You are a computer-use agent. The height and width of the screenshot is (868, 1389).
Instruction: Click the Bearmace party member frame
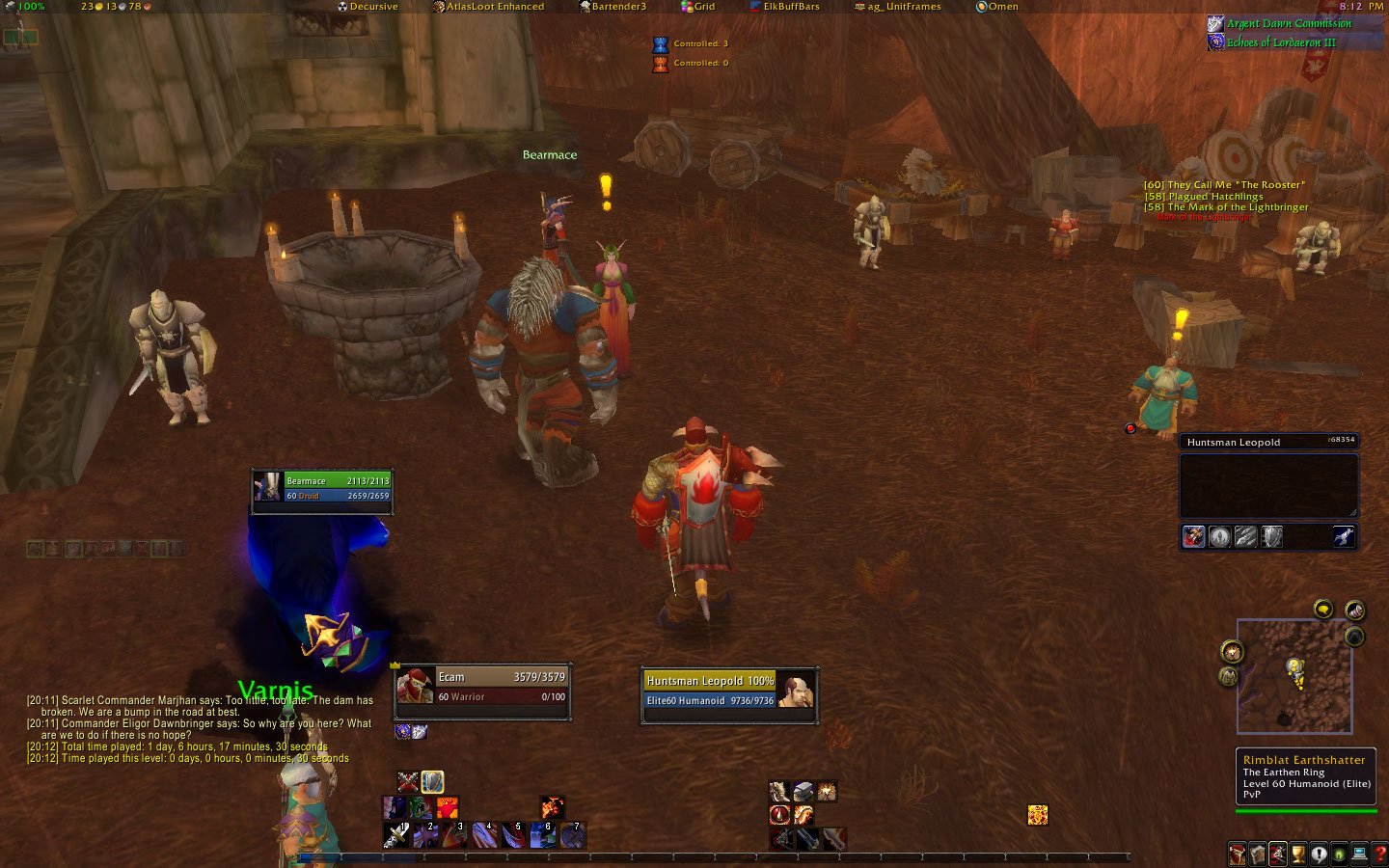click(322, 488)
